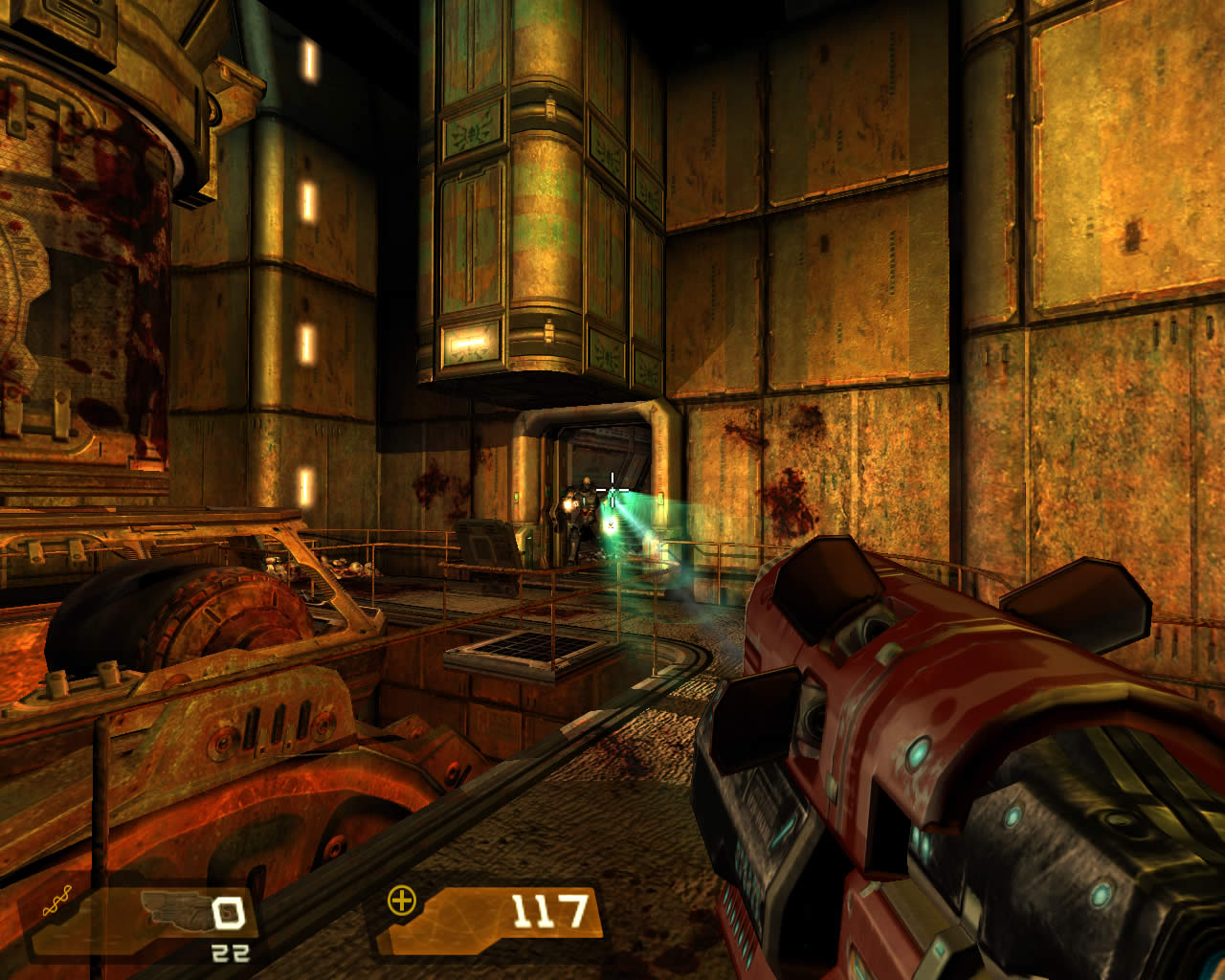Image resolution: width=1225 pixels, height=980 pixels.
Task: Click the weapon silhouette icon in the ammo panel
Action: [x=174, y=909]
